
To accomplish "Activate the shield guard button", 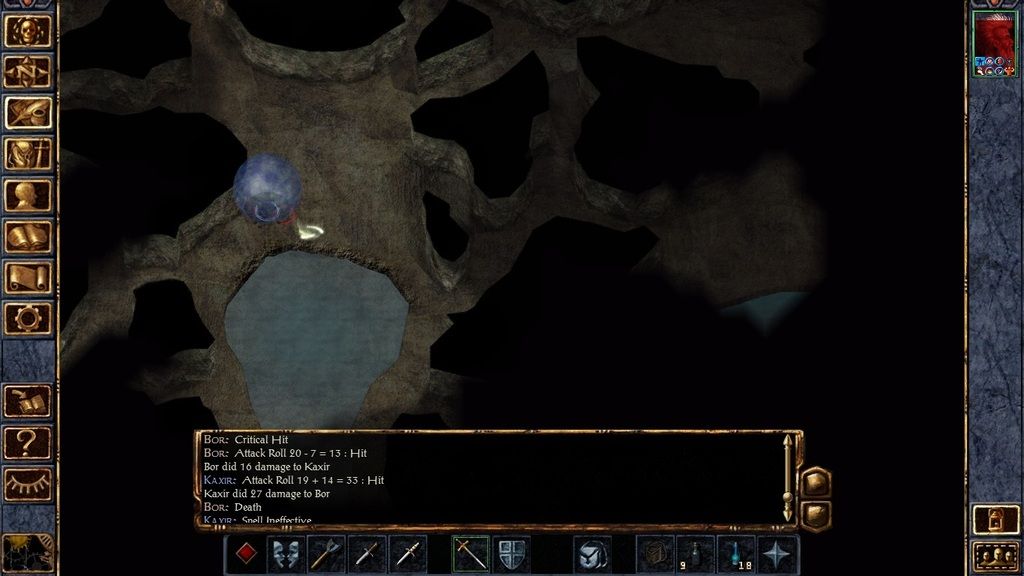I will click(x=511, y=554).
